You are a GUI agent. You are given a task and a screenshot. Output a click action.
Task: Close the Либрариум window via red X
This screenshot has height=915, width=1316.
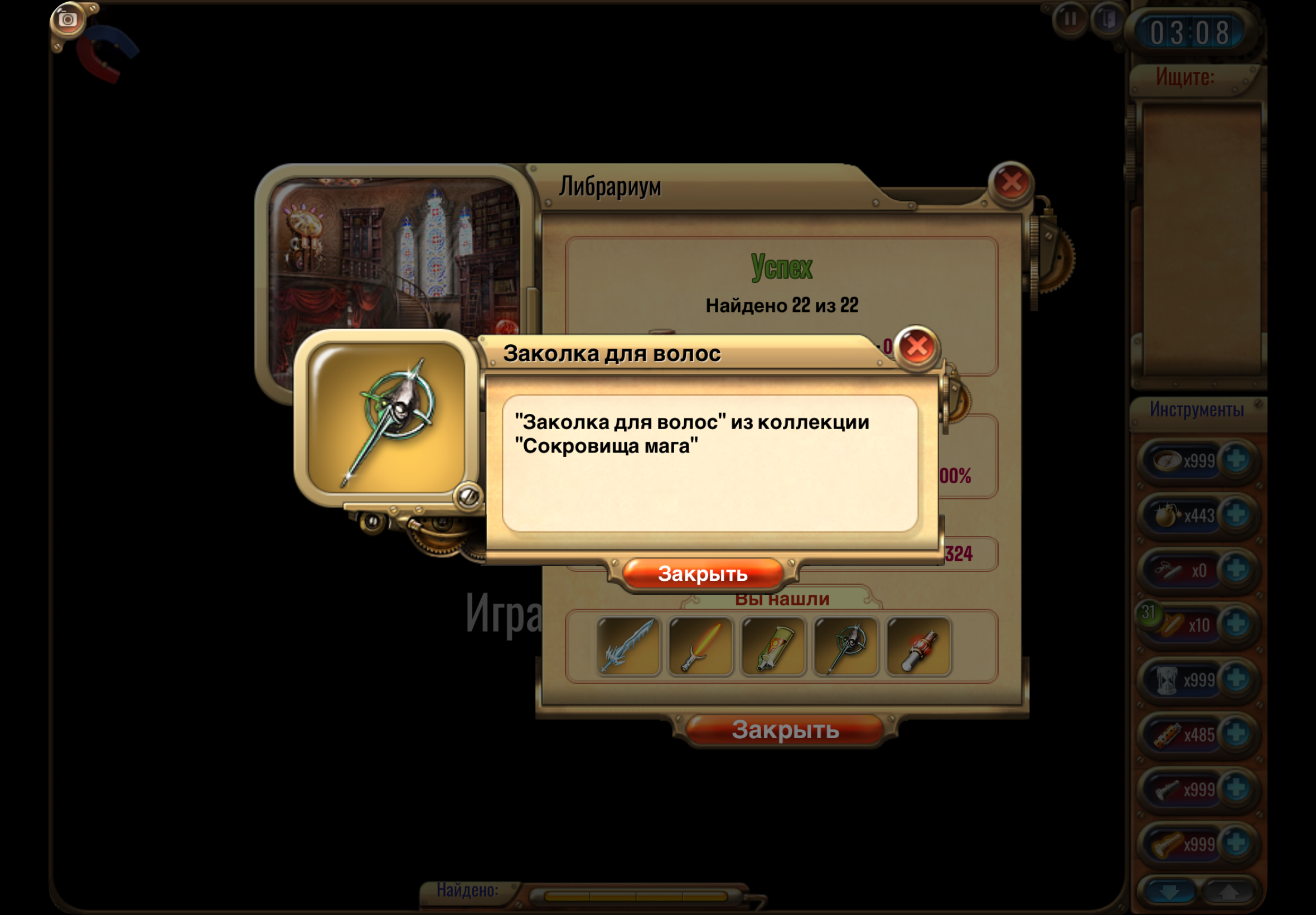[1010, 184]
